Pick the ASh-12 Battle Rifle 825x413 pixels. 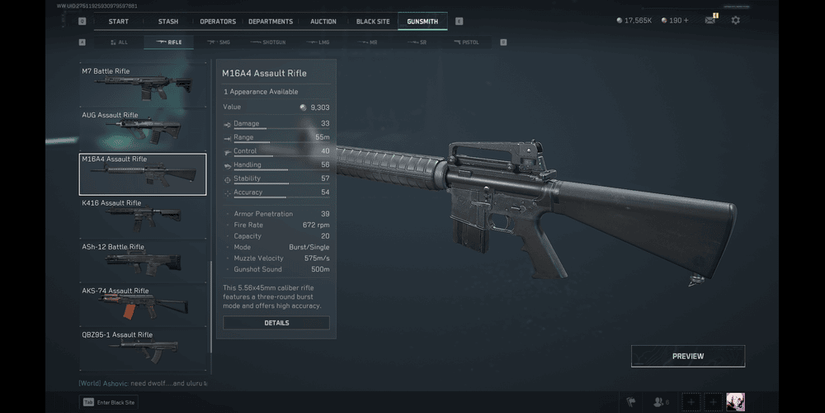pos(143,260)
